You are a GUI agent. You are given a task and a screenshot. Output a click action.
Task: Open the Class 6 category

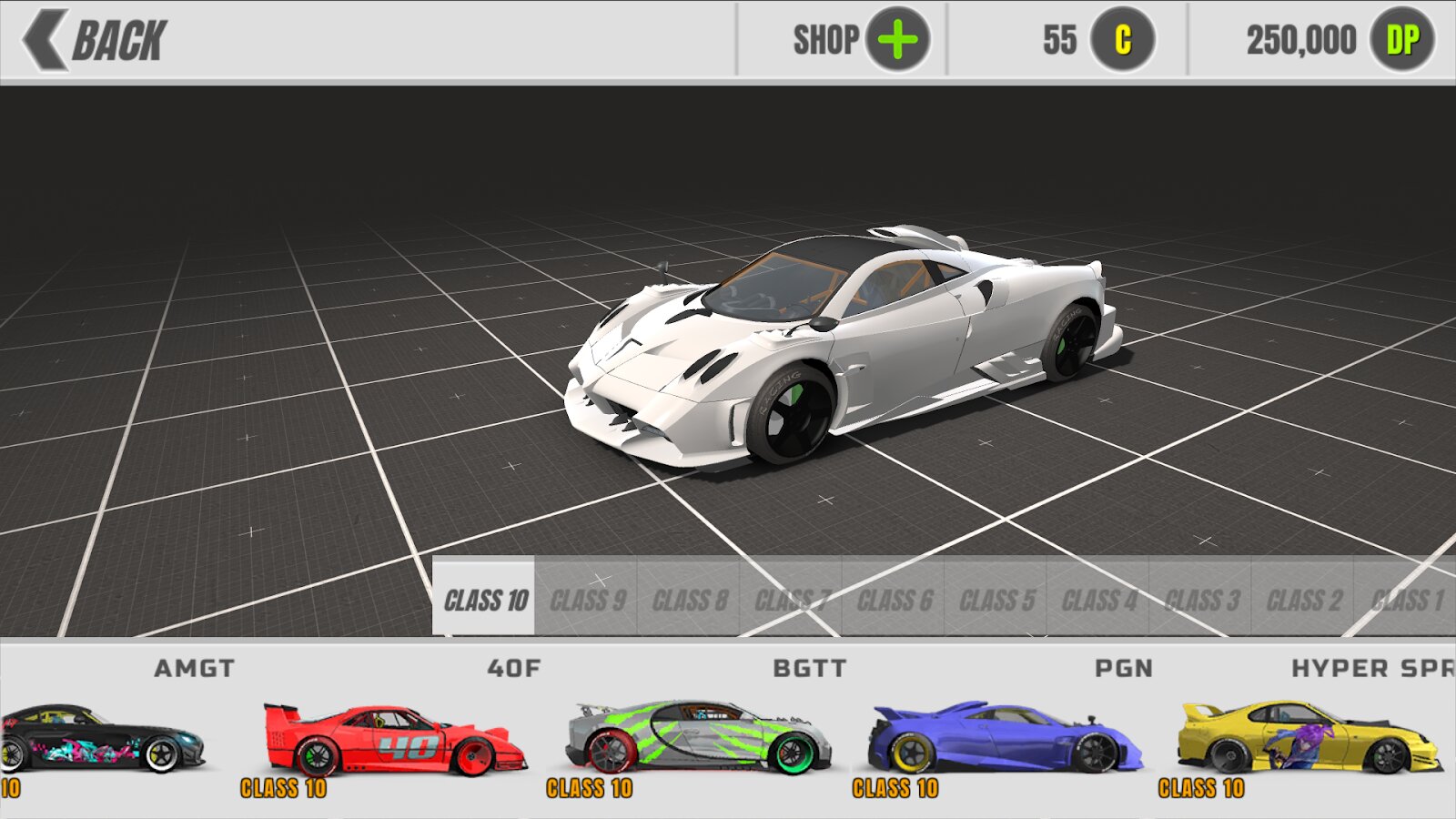[895, 600]
